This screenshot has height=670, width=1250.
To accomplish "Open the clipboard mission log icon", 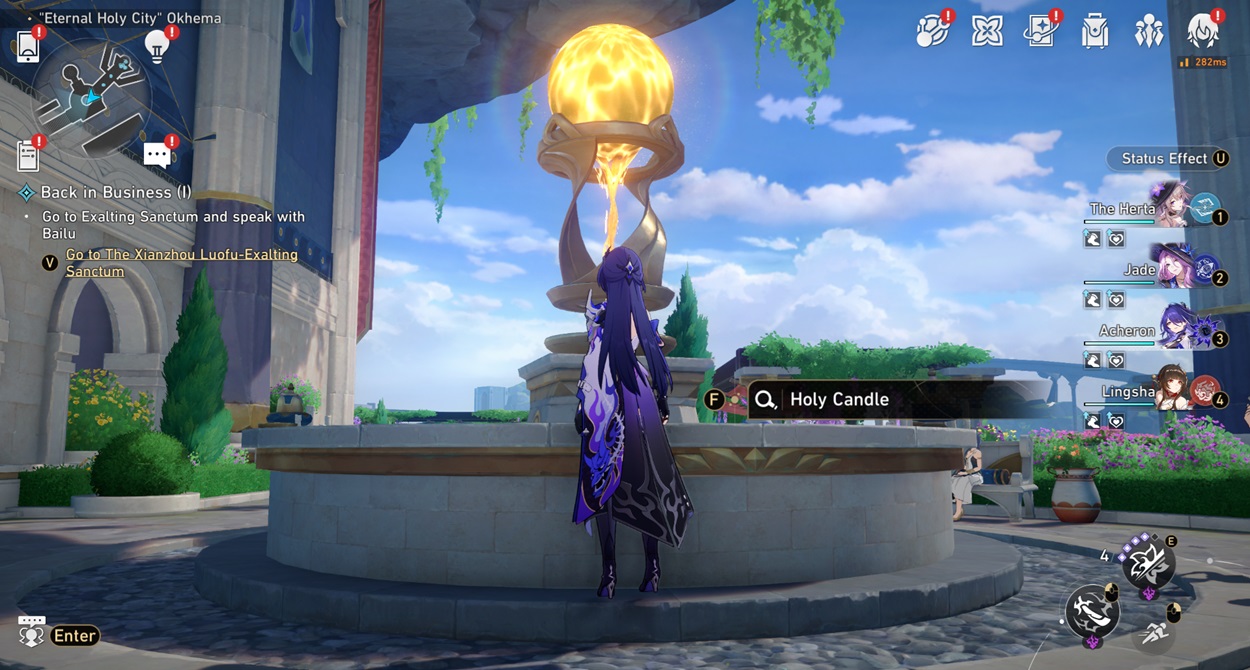I will pos(28,155).
